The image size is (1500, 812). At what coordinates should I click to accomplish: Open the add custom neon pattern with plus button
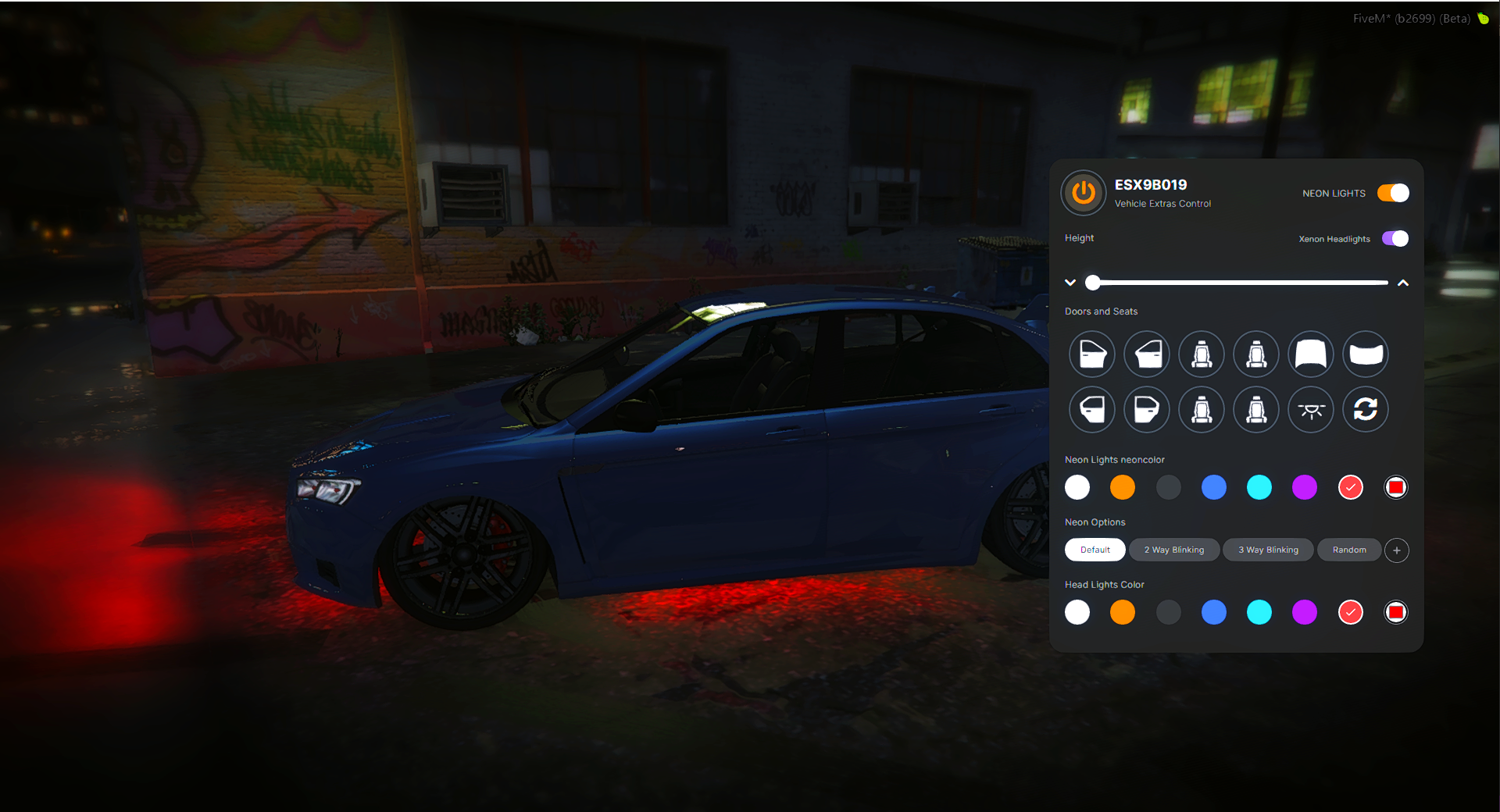click(x=1396, y=550)
